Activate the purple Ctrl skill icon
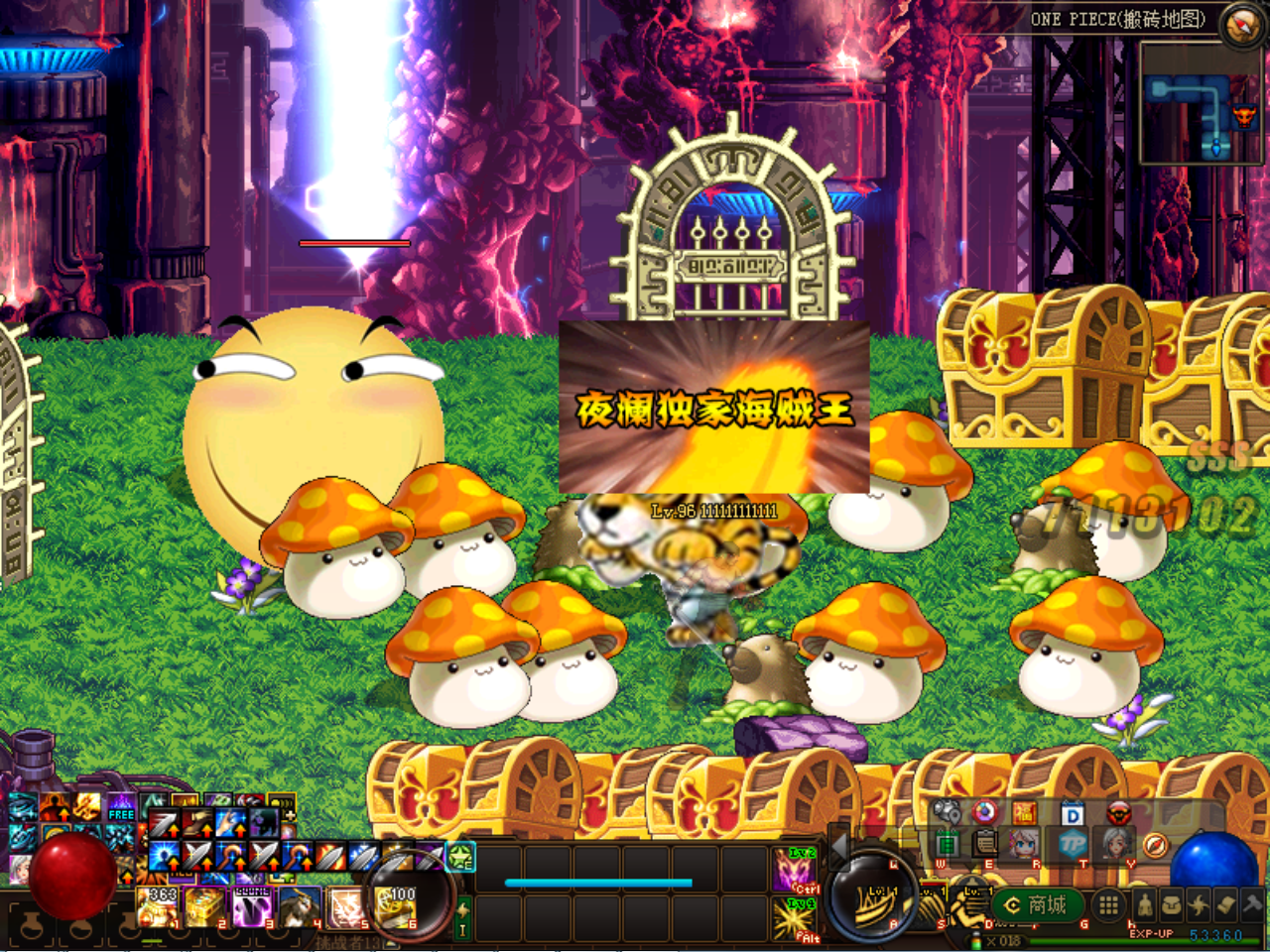The height and width of the screenshot is (952, 1270). (x=795, y=869)
